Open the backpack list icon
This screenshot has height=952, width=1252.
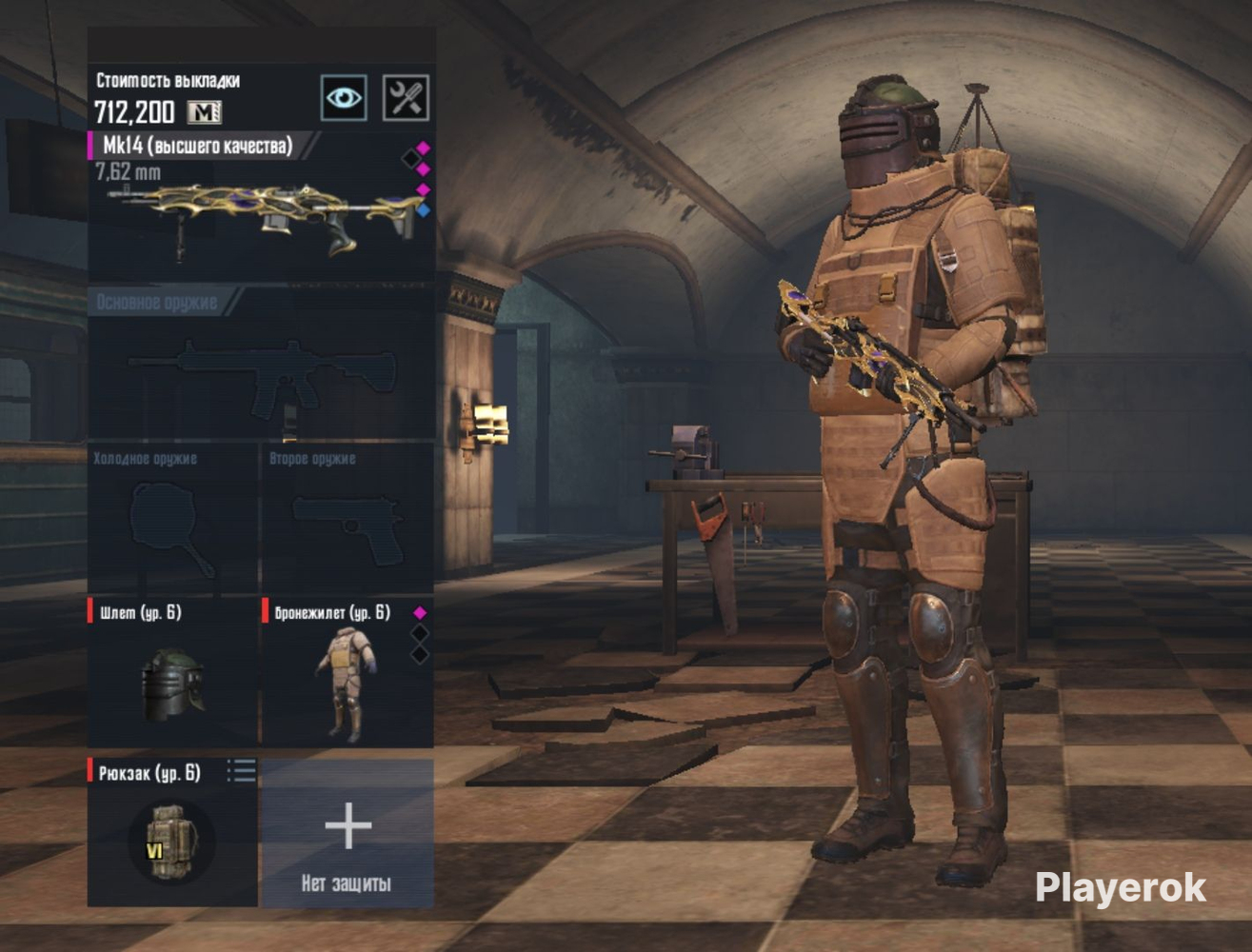[x=242, y=771]
